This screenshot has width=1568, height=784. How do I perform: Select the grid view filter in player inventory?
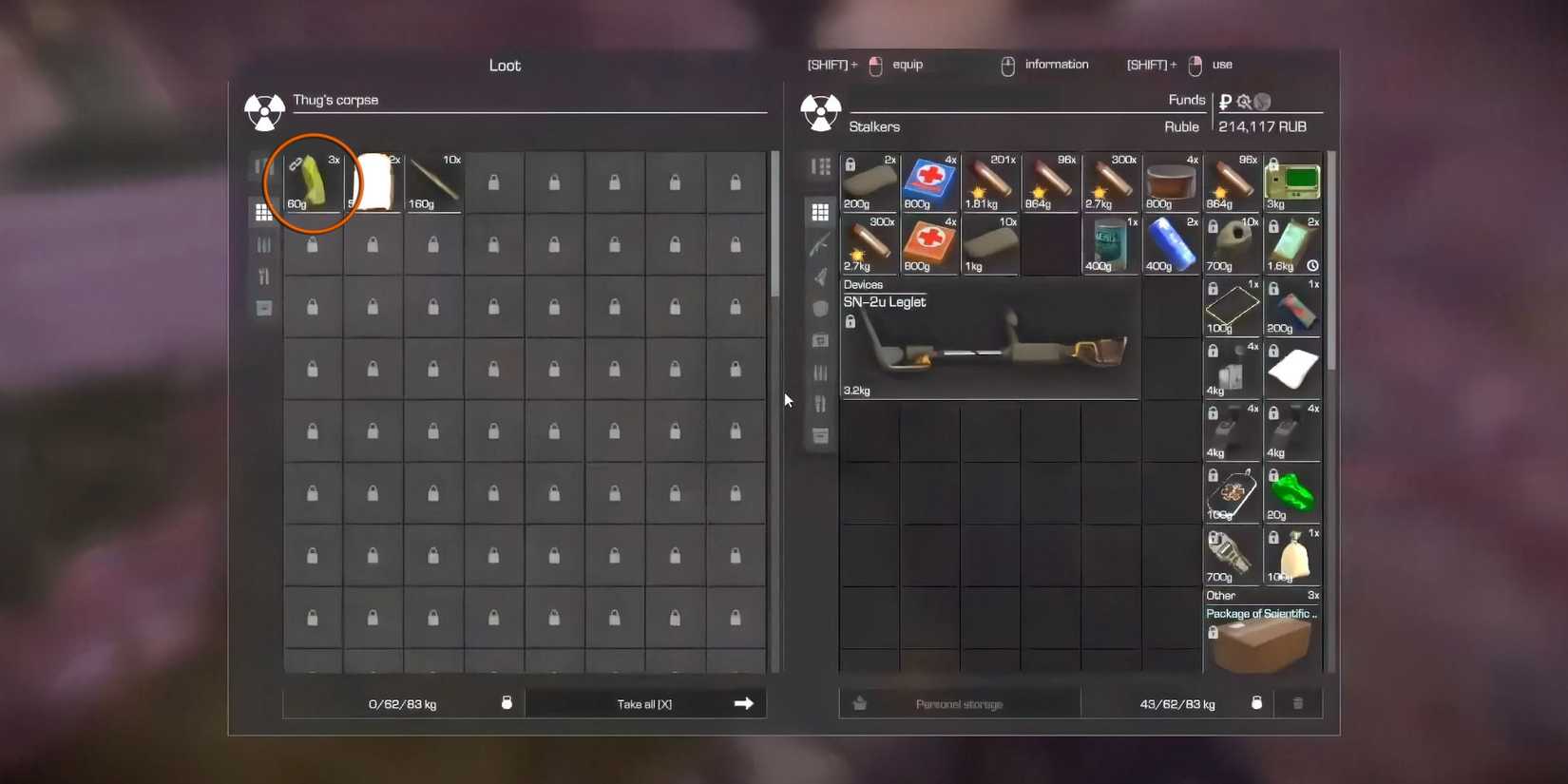820,212
